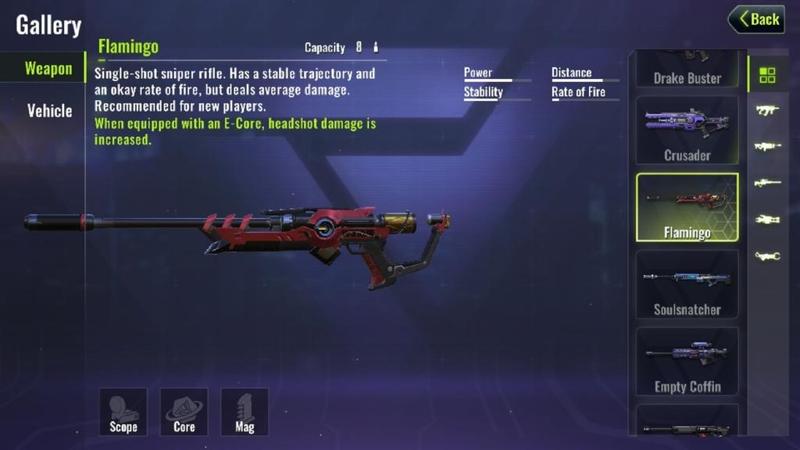Select the Crusader weapon thumbnail
This screenshot has height=450, width=800.
coord(687,130)
